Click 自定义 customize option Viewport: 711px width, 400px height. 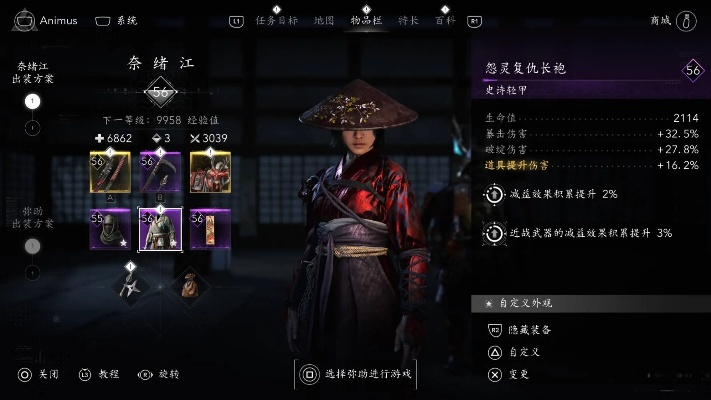[x=524, y=352]
